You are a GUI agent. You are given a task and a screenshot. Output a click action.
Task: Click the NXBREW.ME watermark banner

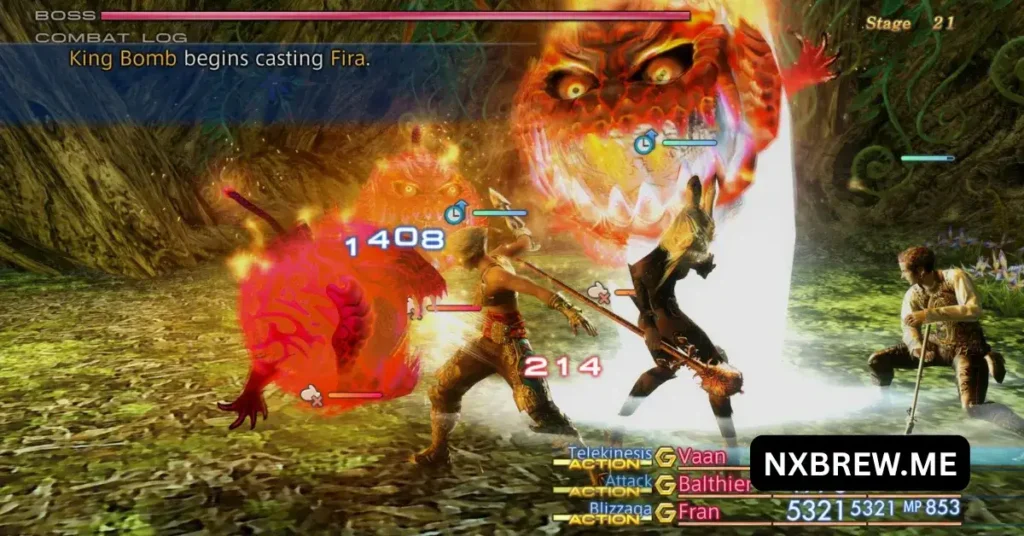(x=859, y=465)
